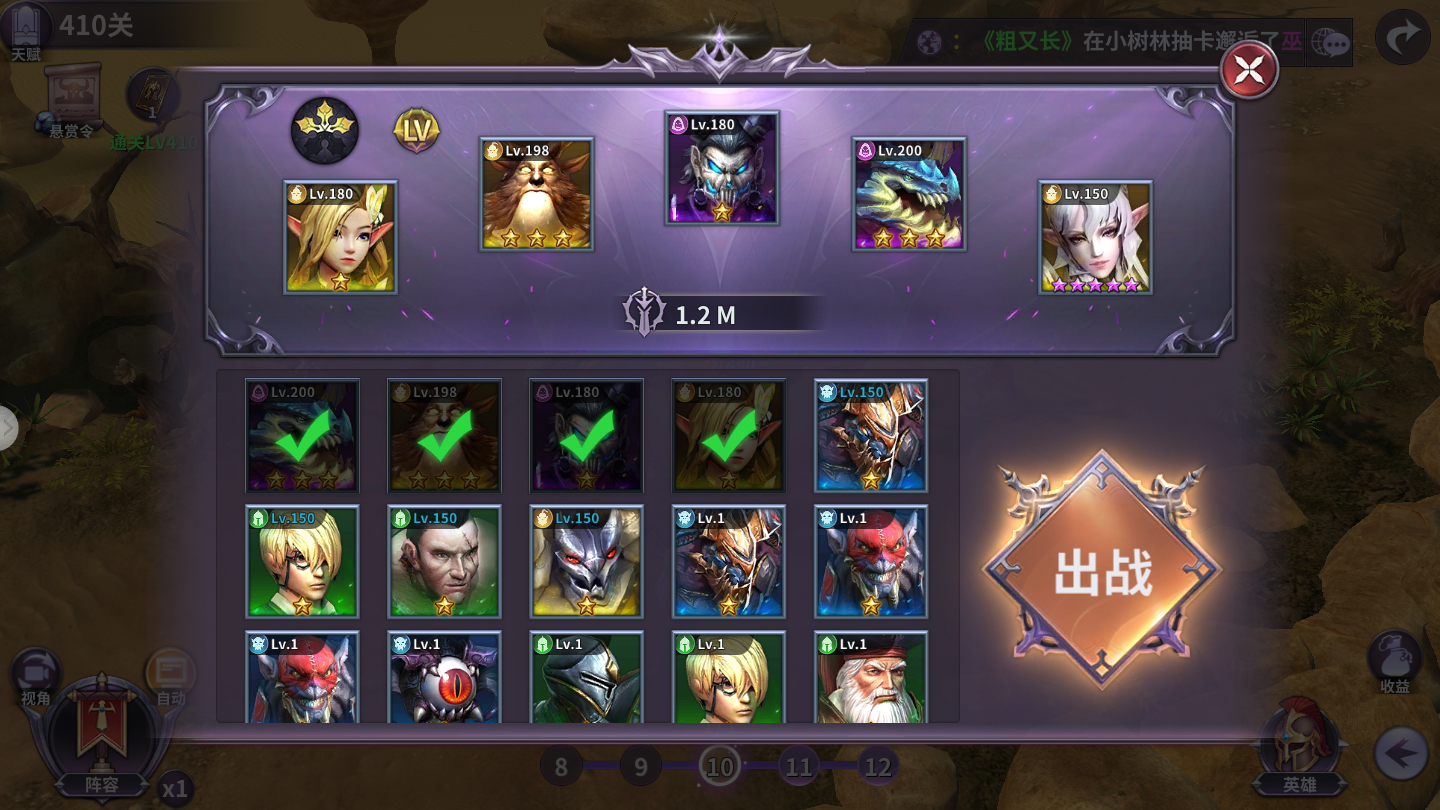Select the Lv.200 dragon hero in lineup
1440x810 pixels.
click(x=909, y=194)
